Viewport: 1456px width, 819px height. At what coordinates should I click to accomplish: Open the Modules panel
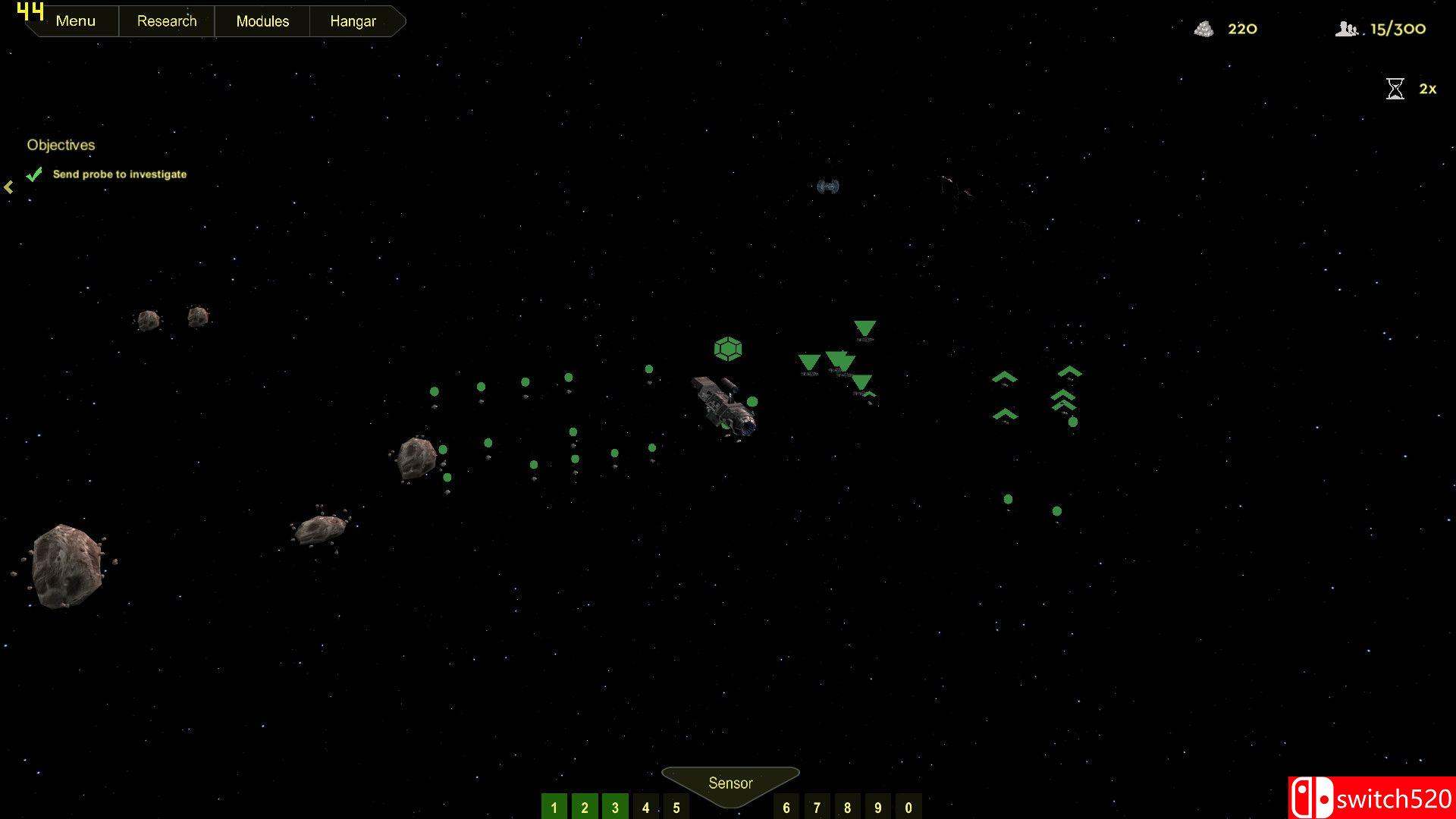click(x=262, y=21)
